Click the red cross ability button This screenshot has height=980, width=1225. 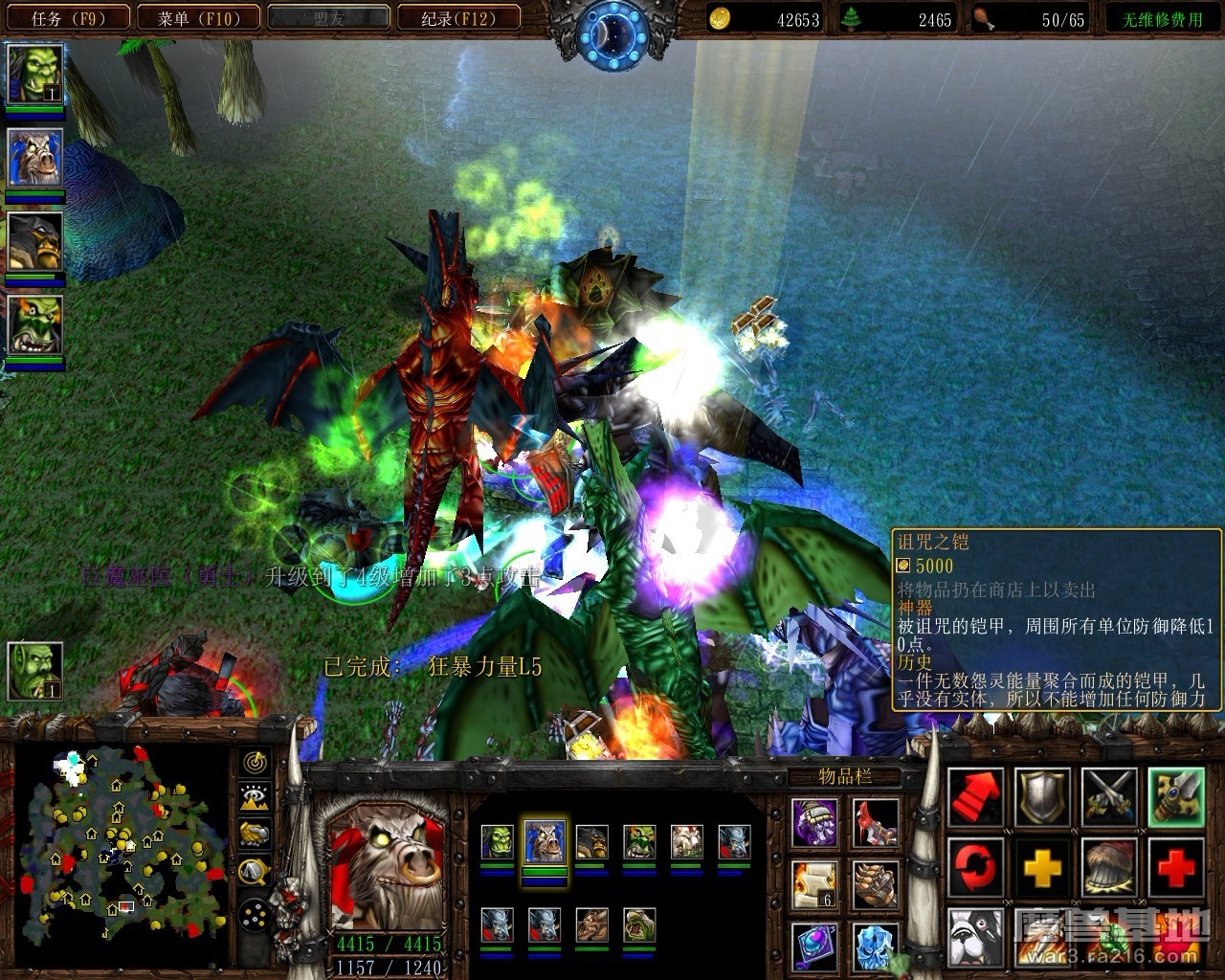(x=1176, y=867)
